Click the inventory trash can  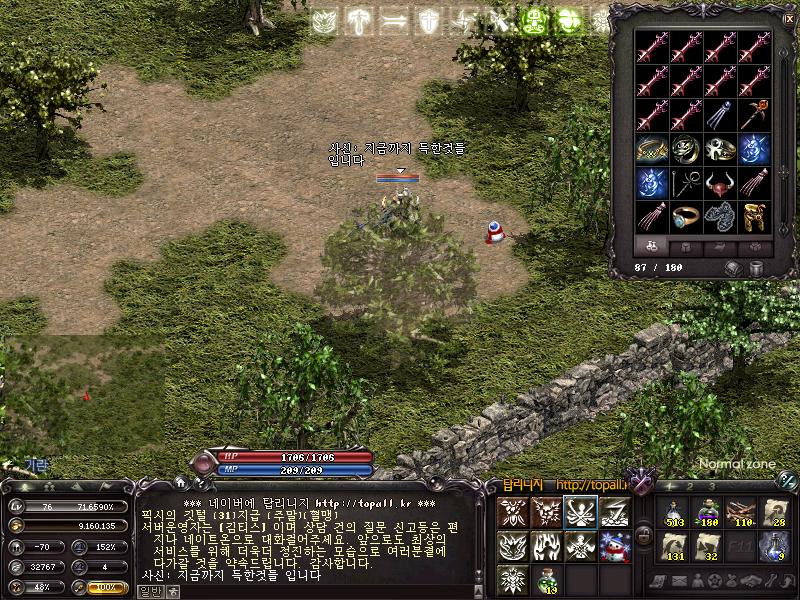(756, 268)
